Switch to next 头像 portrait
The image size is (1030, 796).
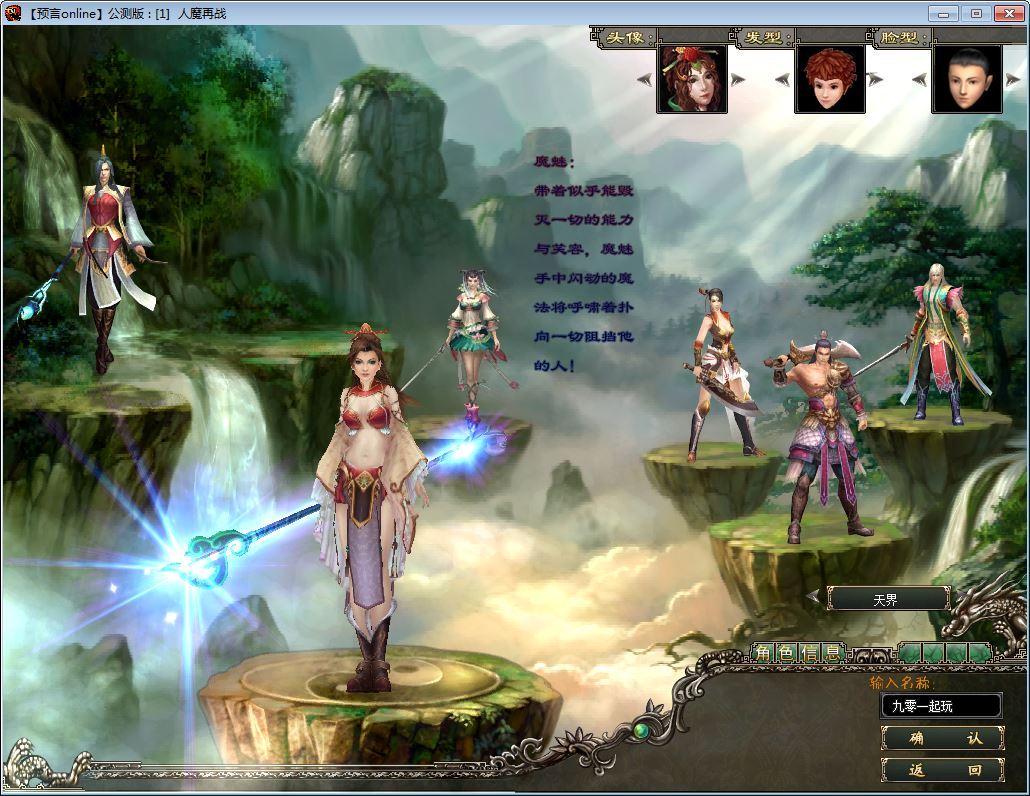(738, 79)
